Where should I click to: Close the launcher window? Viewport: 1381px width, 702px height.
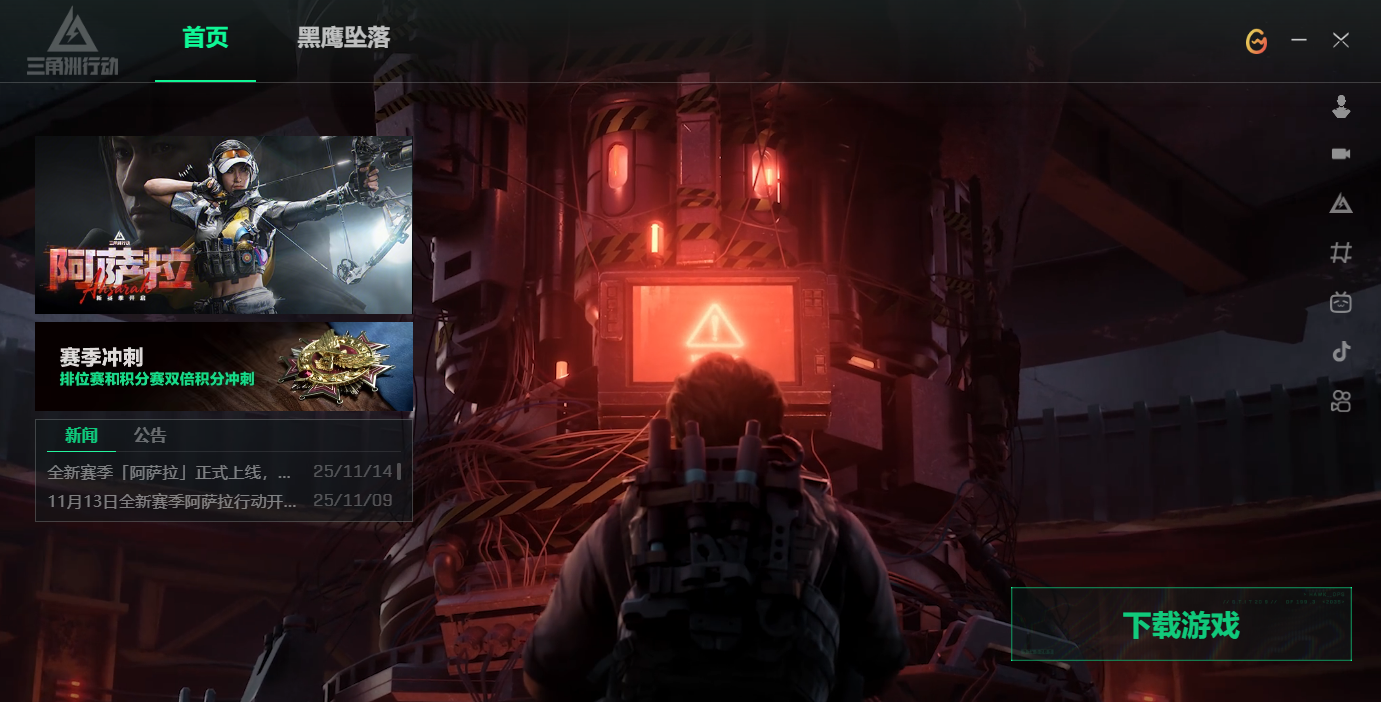[1341, 40]
